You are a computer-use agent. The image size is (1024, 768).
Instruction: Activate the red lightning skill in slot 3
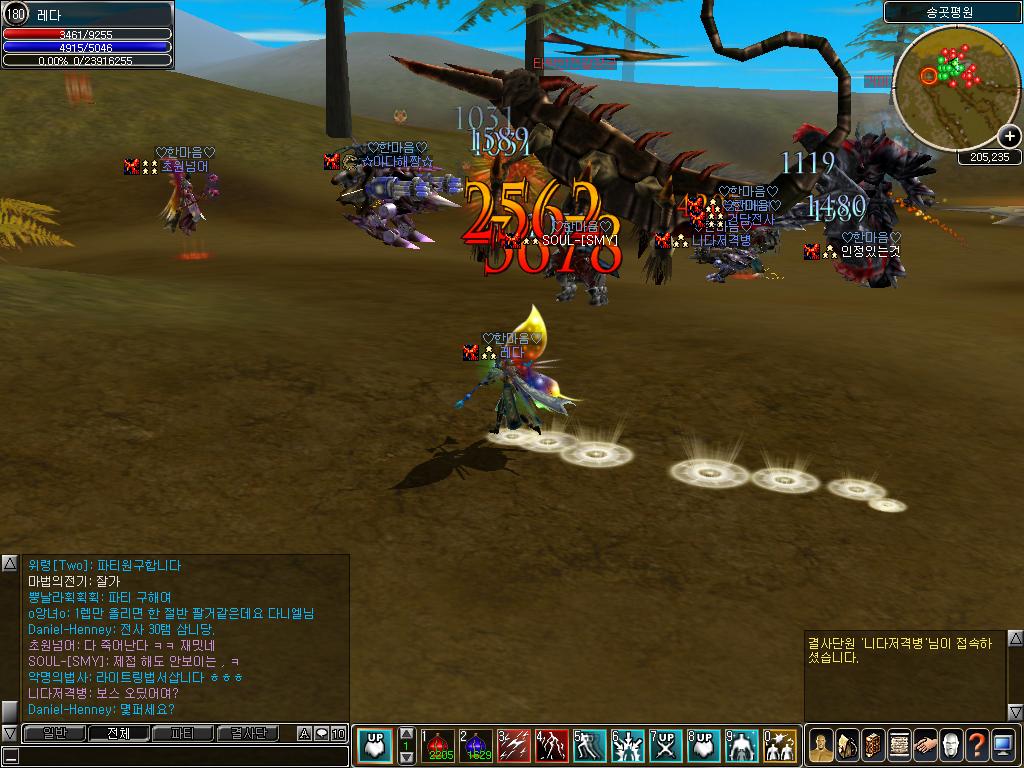click(513, 746)
